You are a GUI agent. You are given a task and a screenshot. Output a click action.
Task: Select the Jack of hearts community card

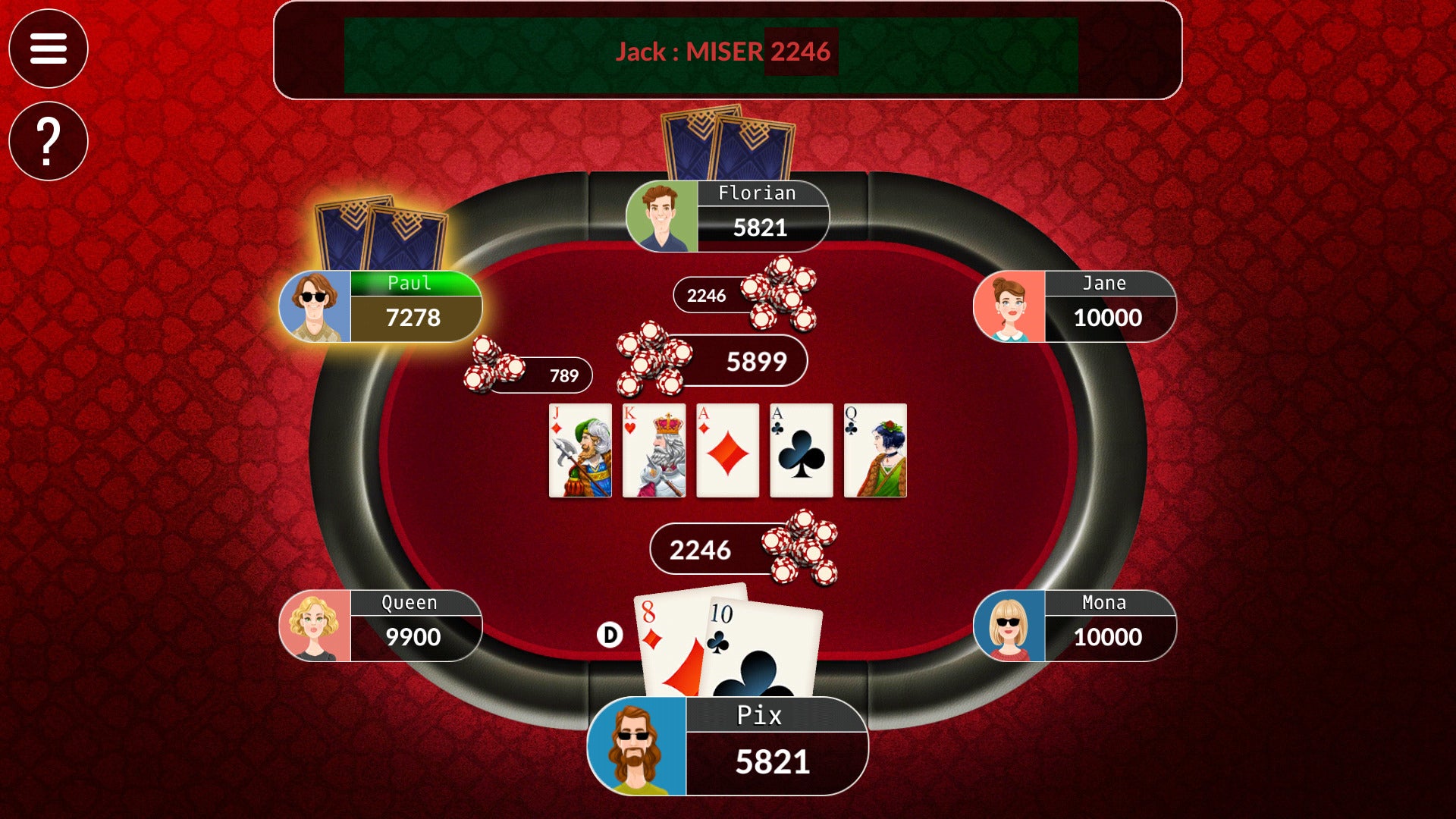click(580, 450)
